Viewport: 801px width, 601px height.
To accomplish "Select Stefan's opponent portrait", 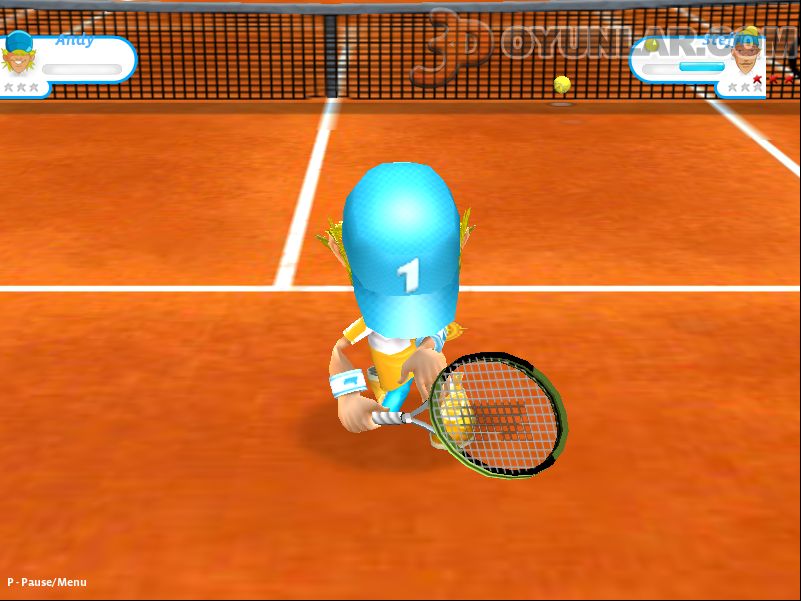I will click(x=745, y=60).
